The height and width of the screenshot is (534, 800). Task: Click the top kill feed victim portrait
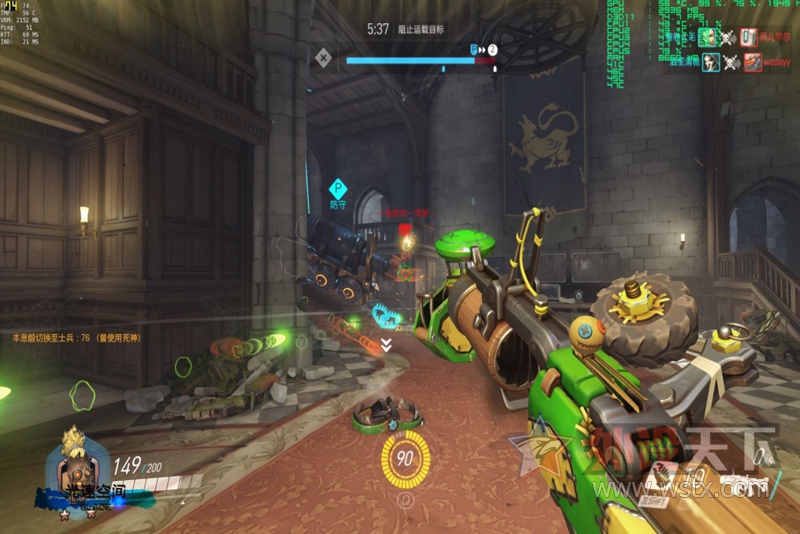pos(749,37)
